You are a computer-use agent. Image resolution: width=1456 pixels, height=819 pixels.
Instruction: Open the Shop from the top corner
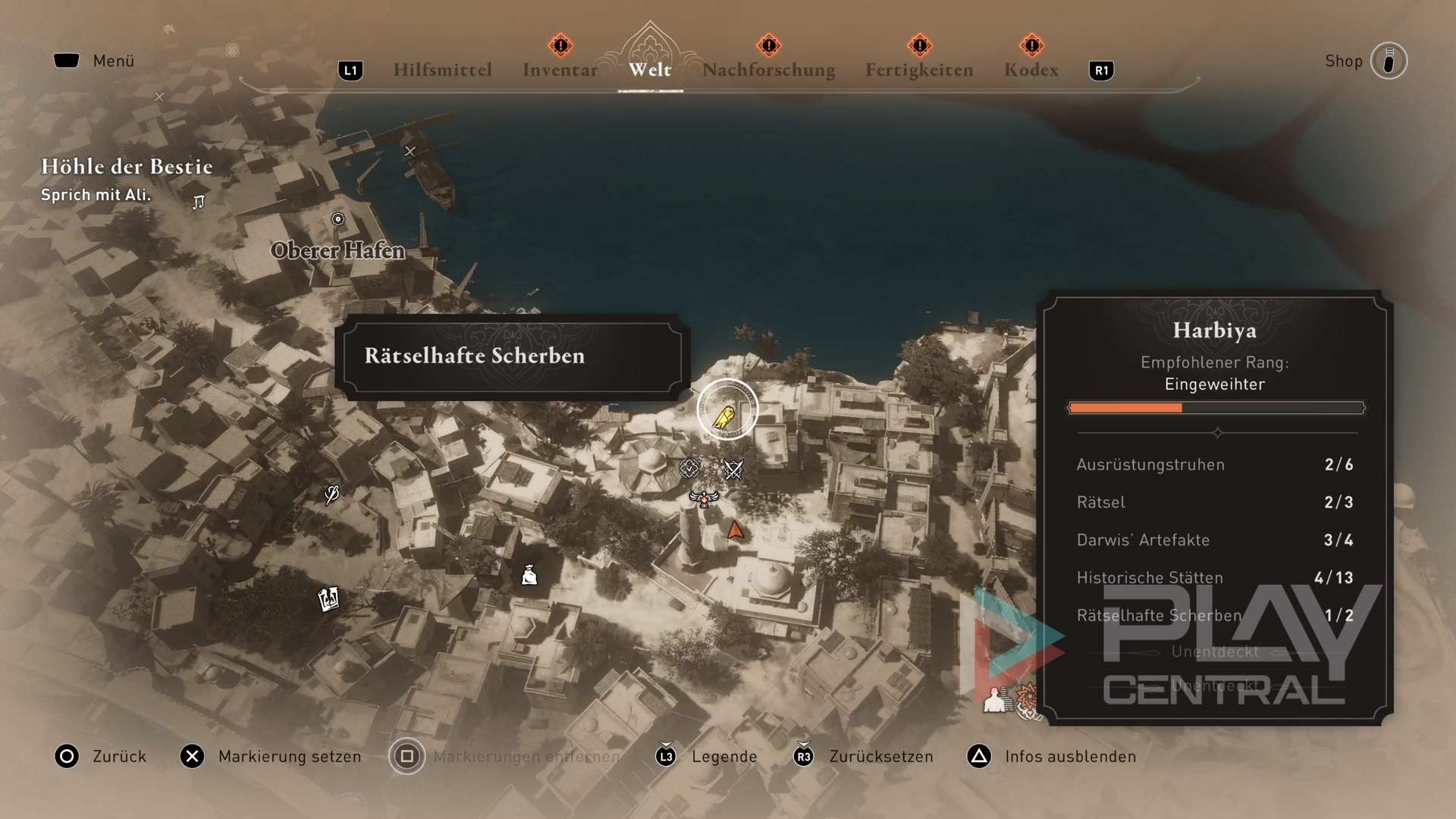[x=1388, y=61]
